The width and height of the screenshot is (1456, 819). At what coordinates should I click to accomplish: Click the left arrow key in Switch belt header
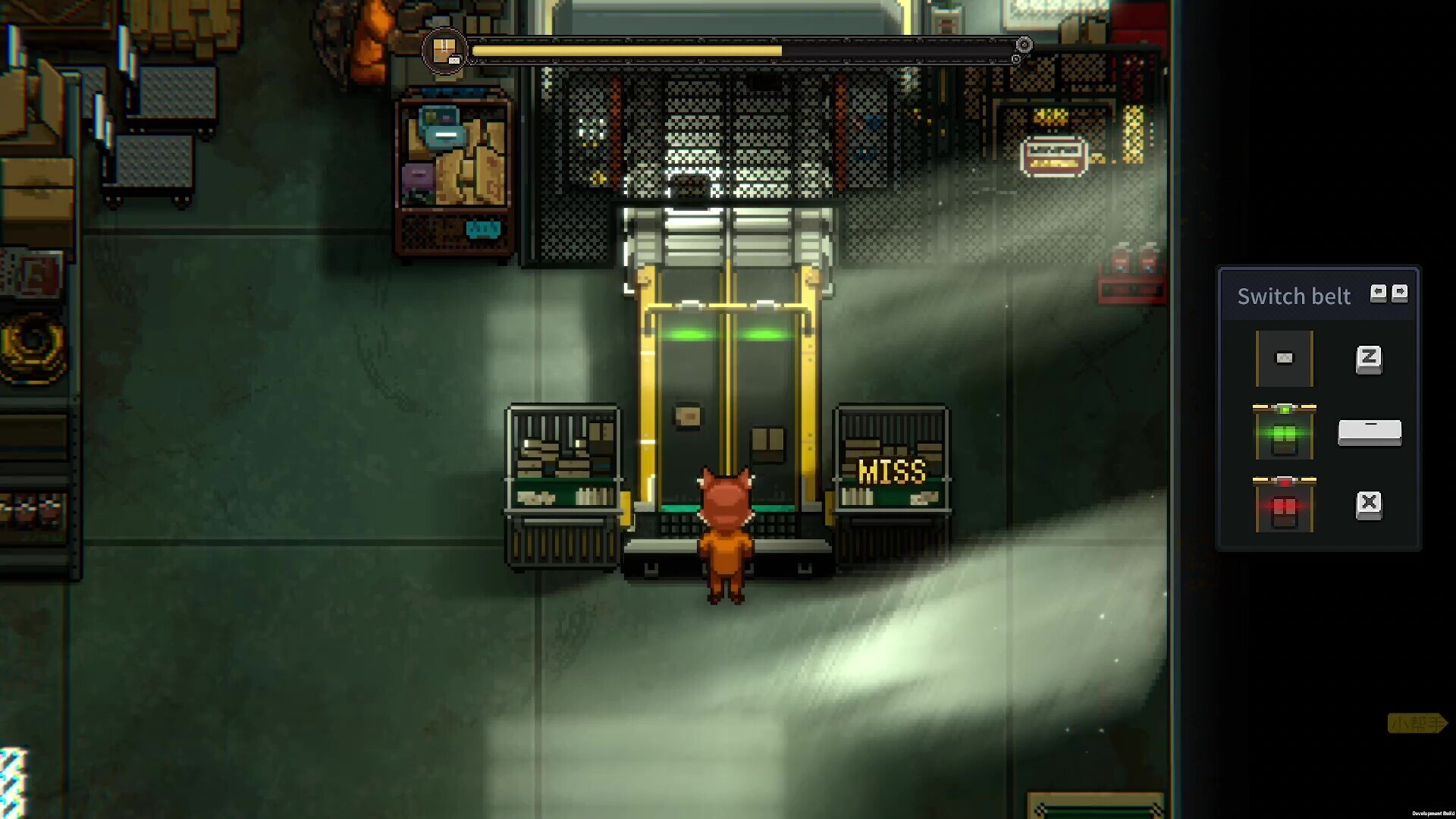coord(1379,292)
